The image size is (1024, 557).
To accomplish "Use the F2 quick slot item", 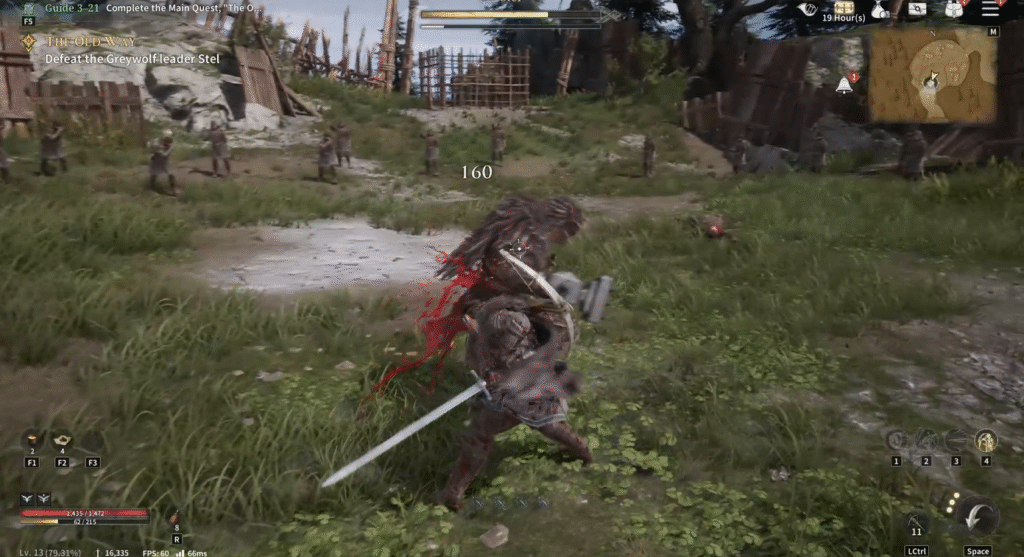I will [62, 441].
